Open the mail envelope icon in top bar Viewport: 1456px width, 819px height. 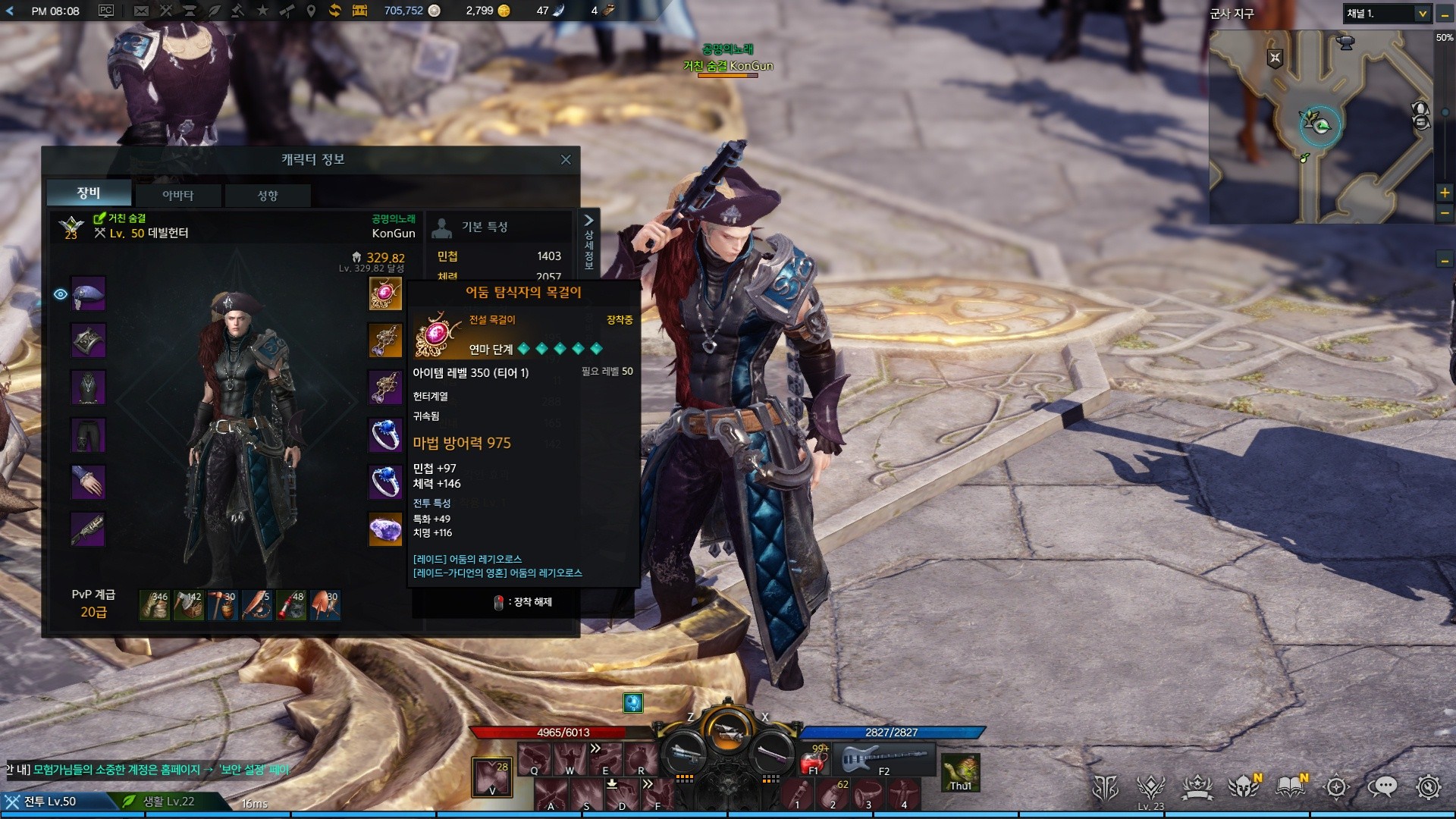coord(141,11)
